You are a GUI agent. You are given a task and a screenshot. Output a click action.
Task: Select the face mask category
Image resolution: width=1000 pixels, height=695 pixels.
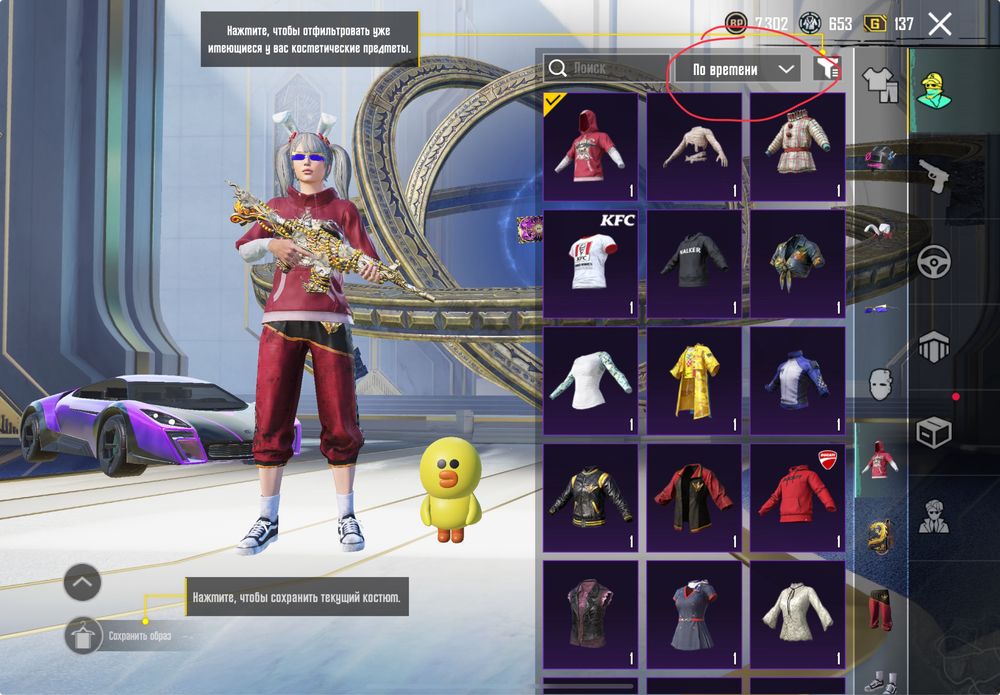click(880, 384)
